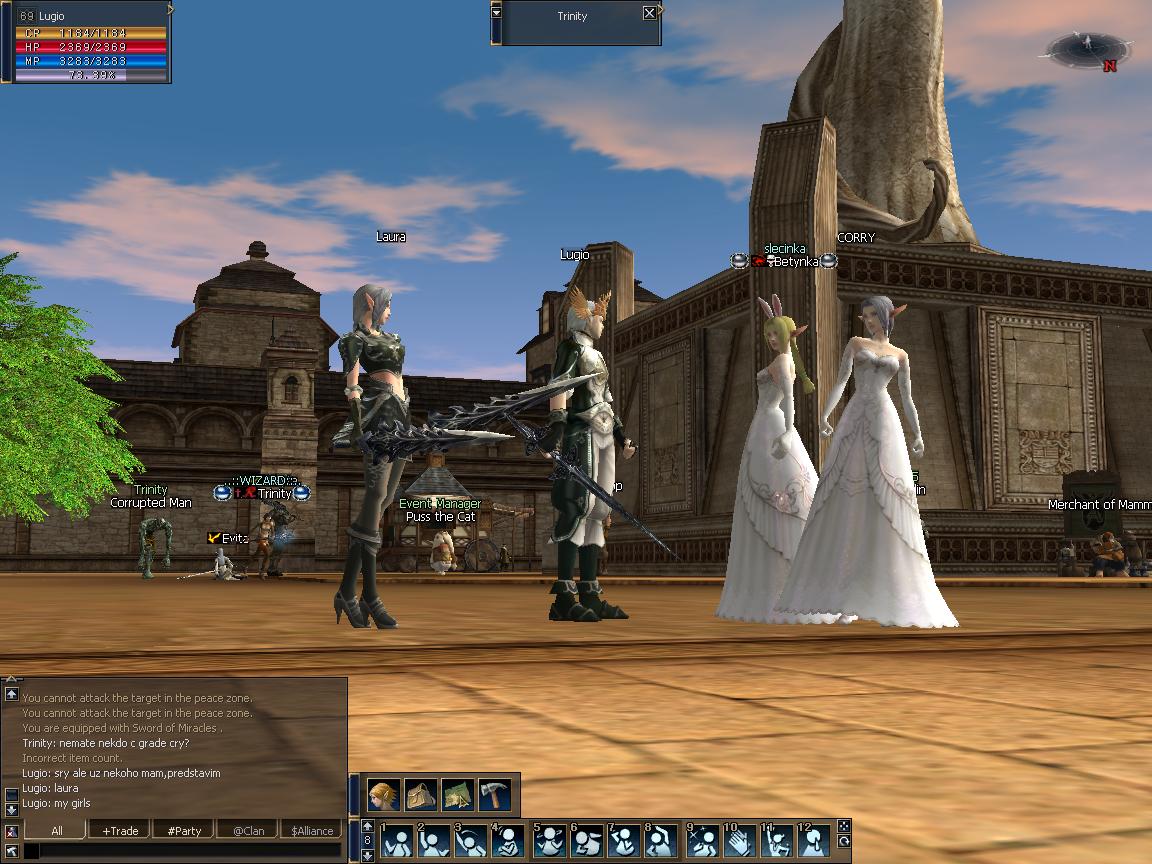Open the inventory bag icon
The height and width of the screenshot is (864, 1152).
421,795
